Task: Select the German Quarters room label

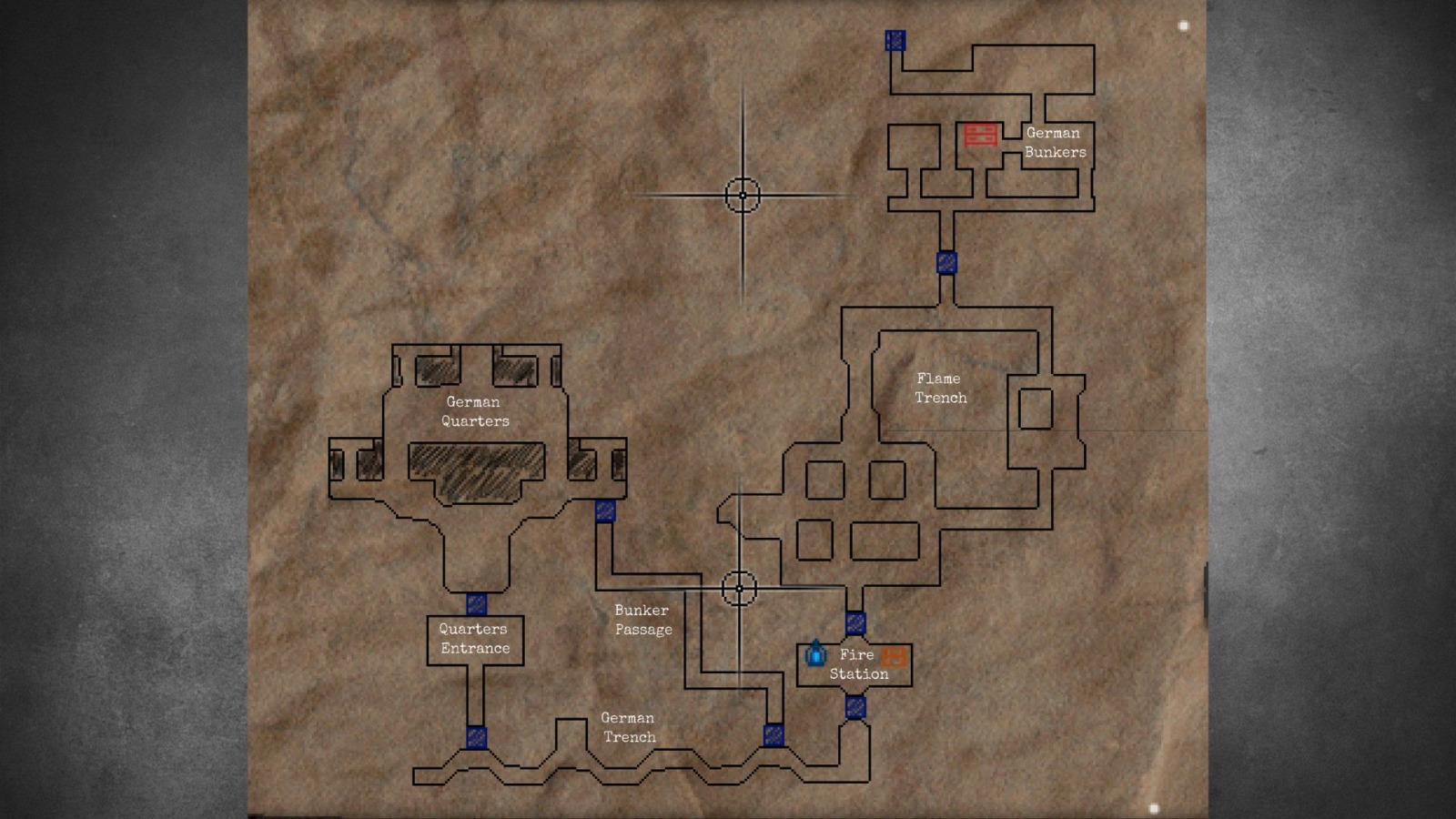Action: [x=472, y=411]
